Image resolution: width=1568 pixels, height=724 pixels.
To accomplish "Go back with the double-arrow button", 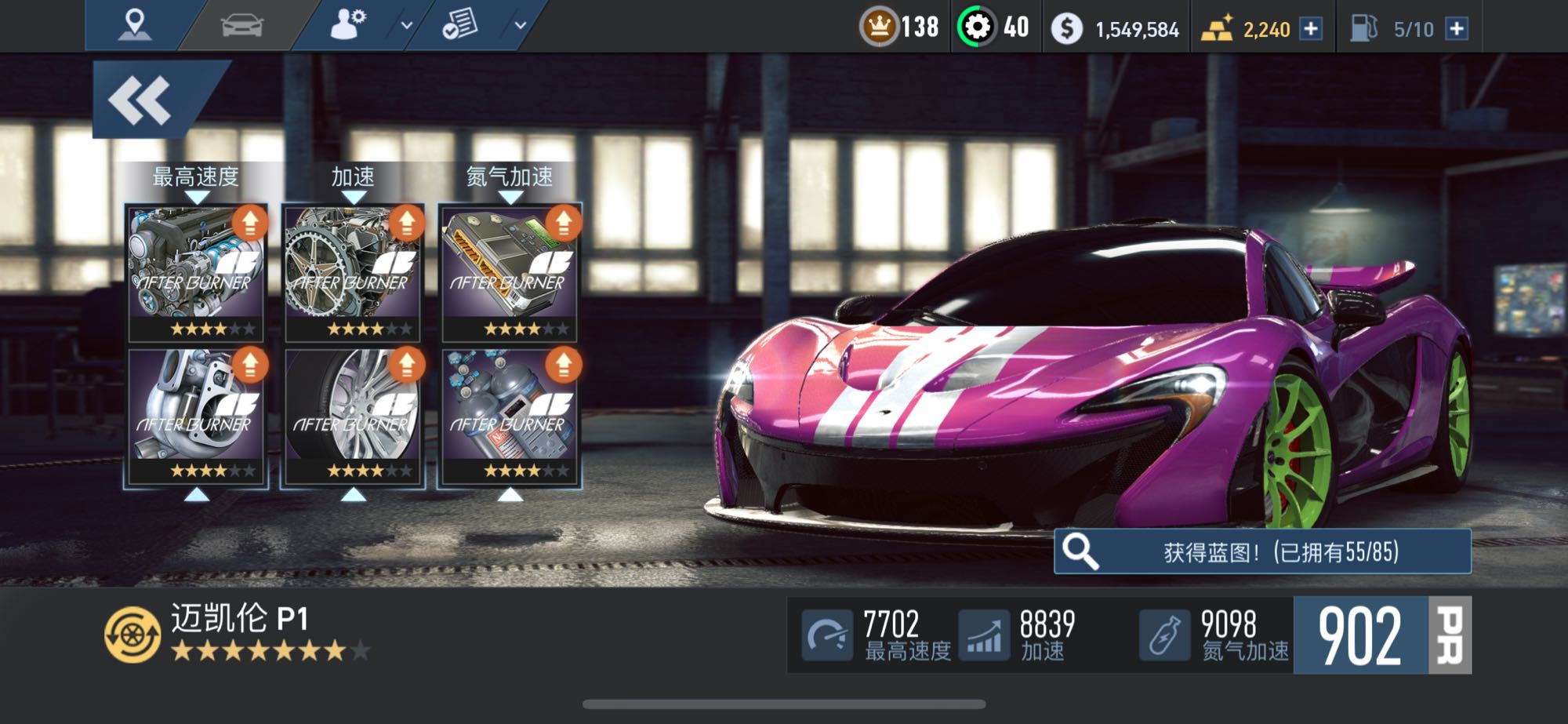I will [x=141, y=101].
